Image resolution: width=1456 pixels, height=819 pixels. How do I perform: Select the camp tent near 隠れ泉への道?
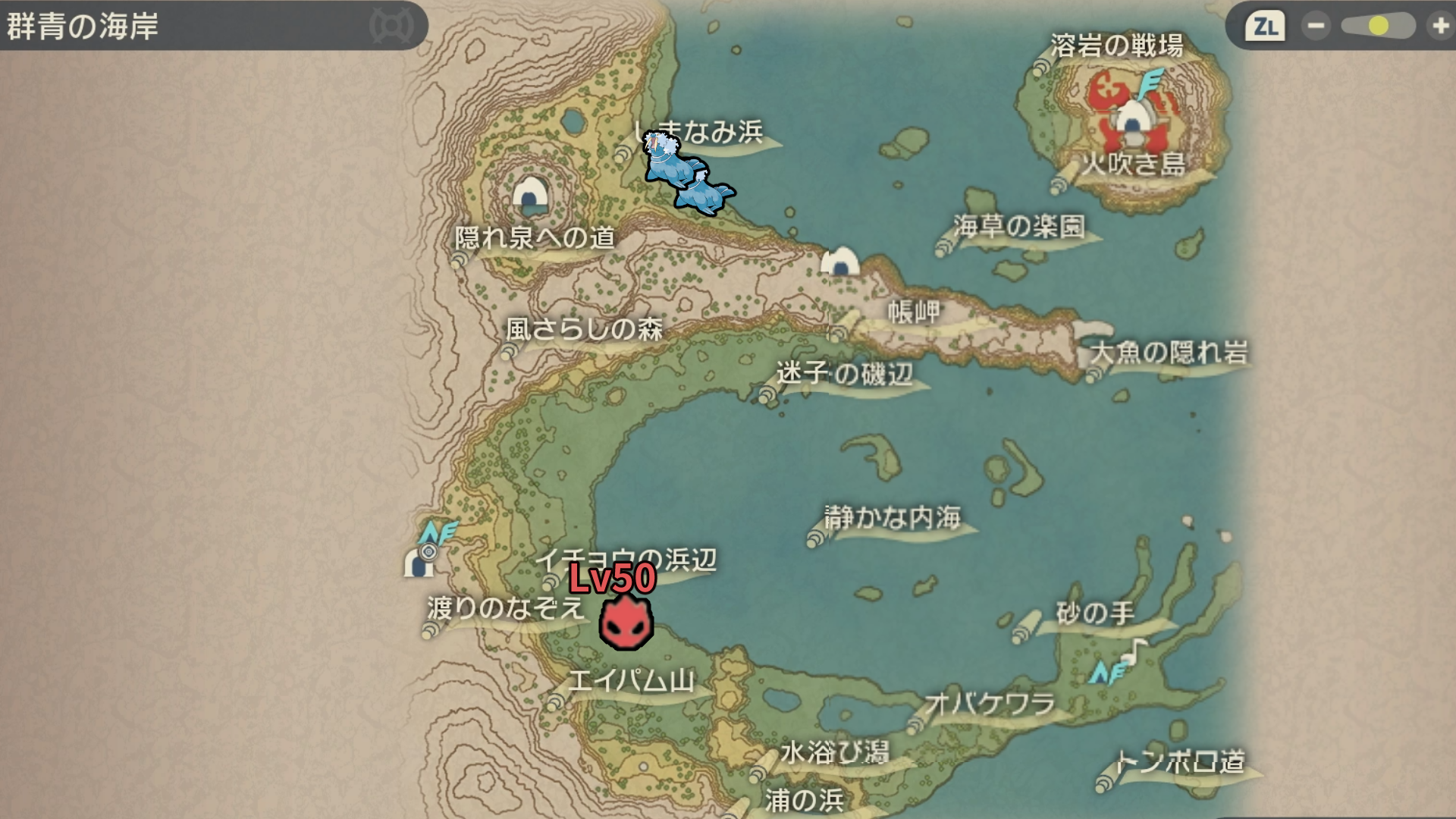pyautogui.click(x=530, y=195)
